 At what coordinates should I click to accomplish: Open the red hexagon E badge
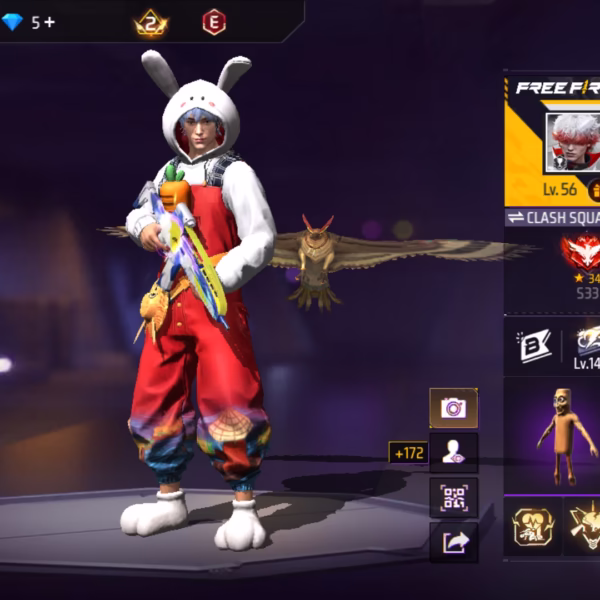click(214, 22)
